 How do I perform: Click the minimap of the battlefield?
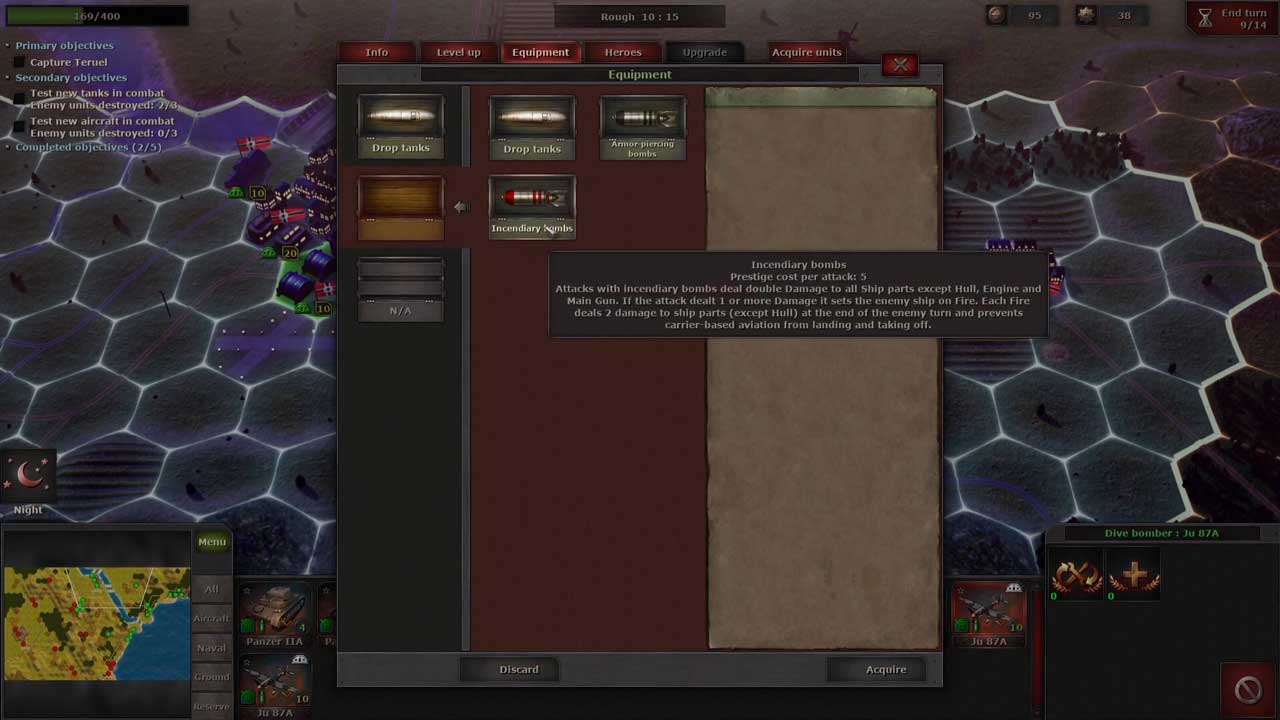click(96, 623)
